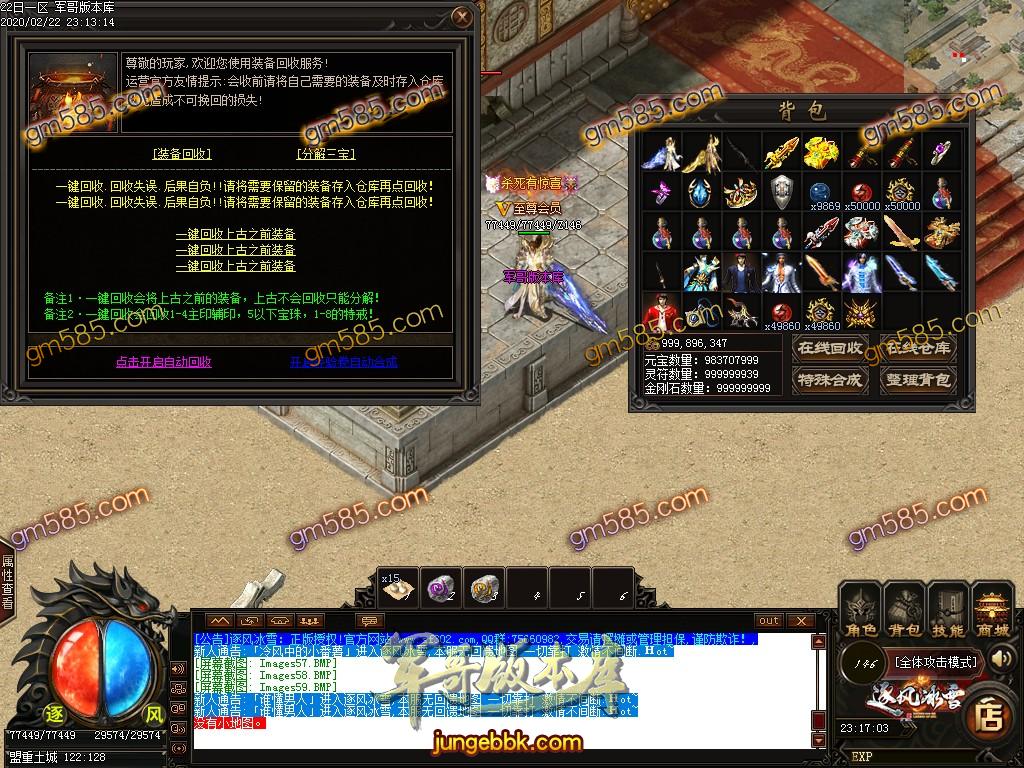Open the 属性查看 attributes side tab
The width and height of the screenshot is (1024, 768).
point(8,583)
